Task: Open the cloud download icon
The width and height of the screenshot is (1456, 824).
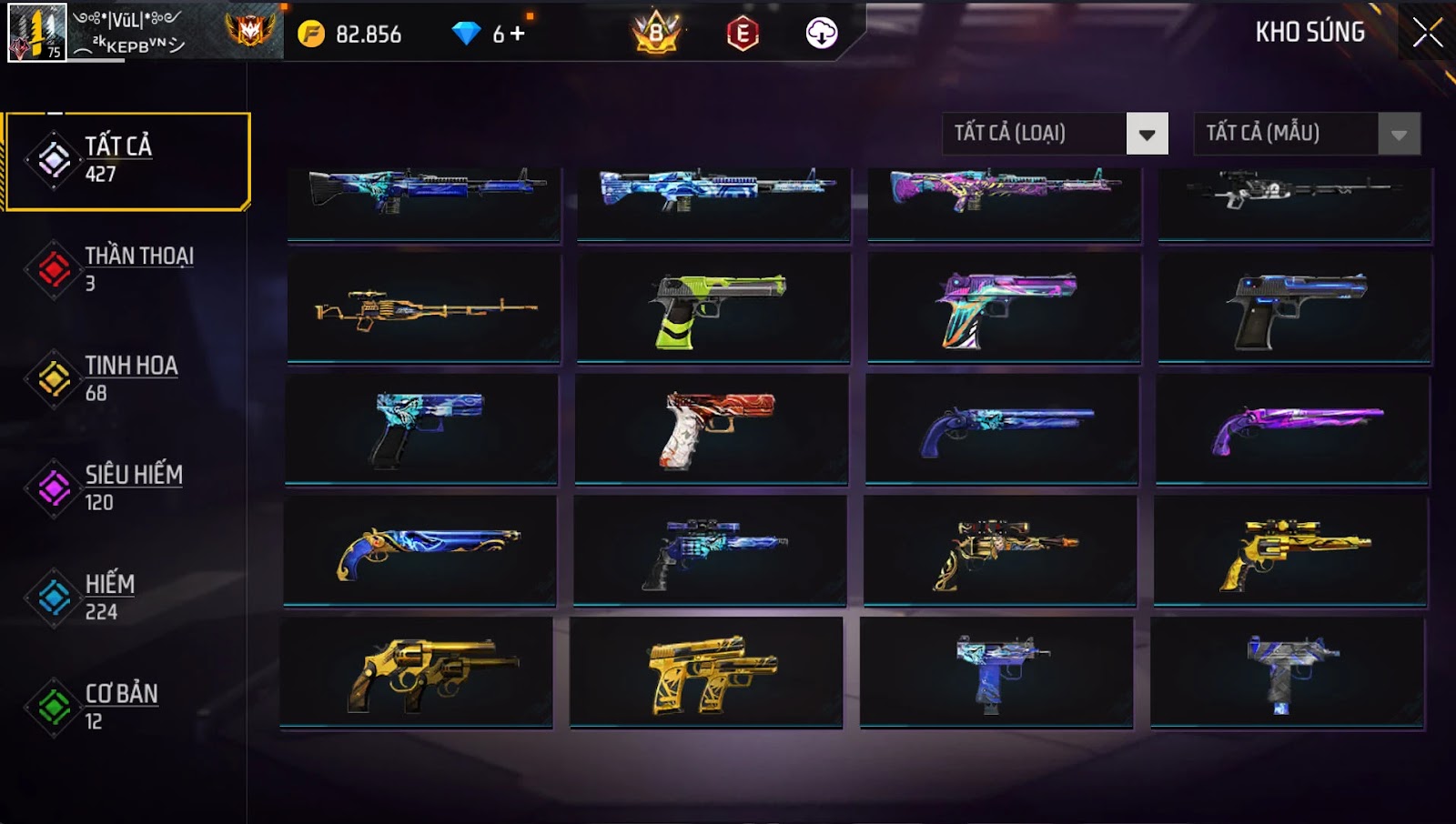Action: [821, 34]
